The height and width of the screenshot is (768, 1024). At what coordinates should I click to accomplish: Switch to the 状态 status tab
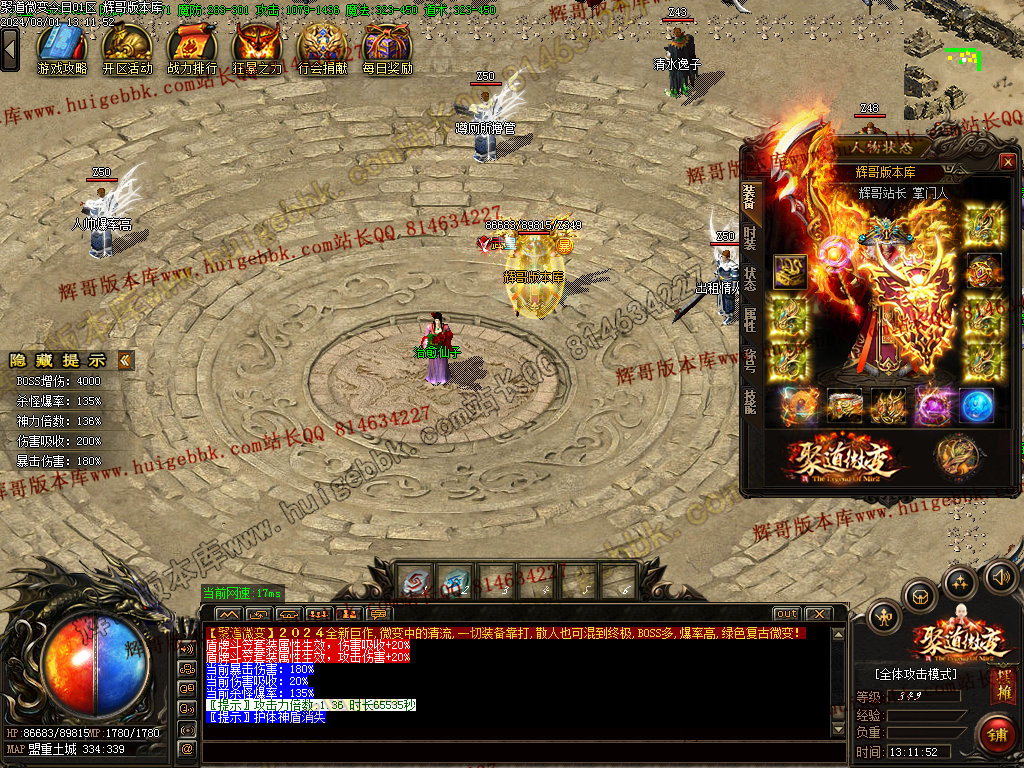point(750,278)
